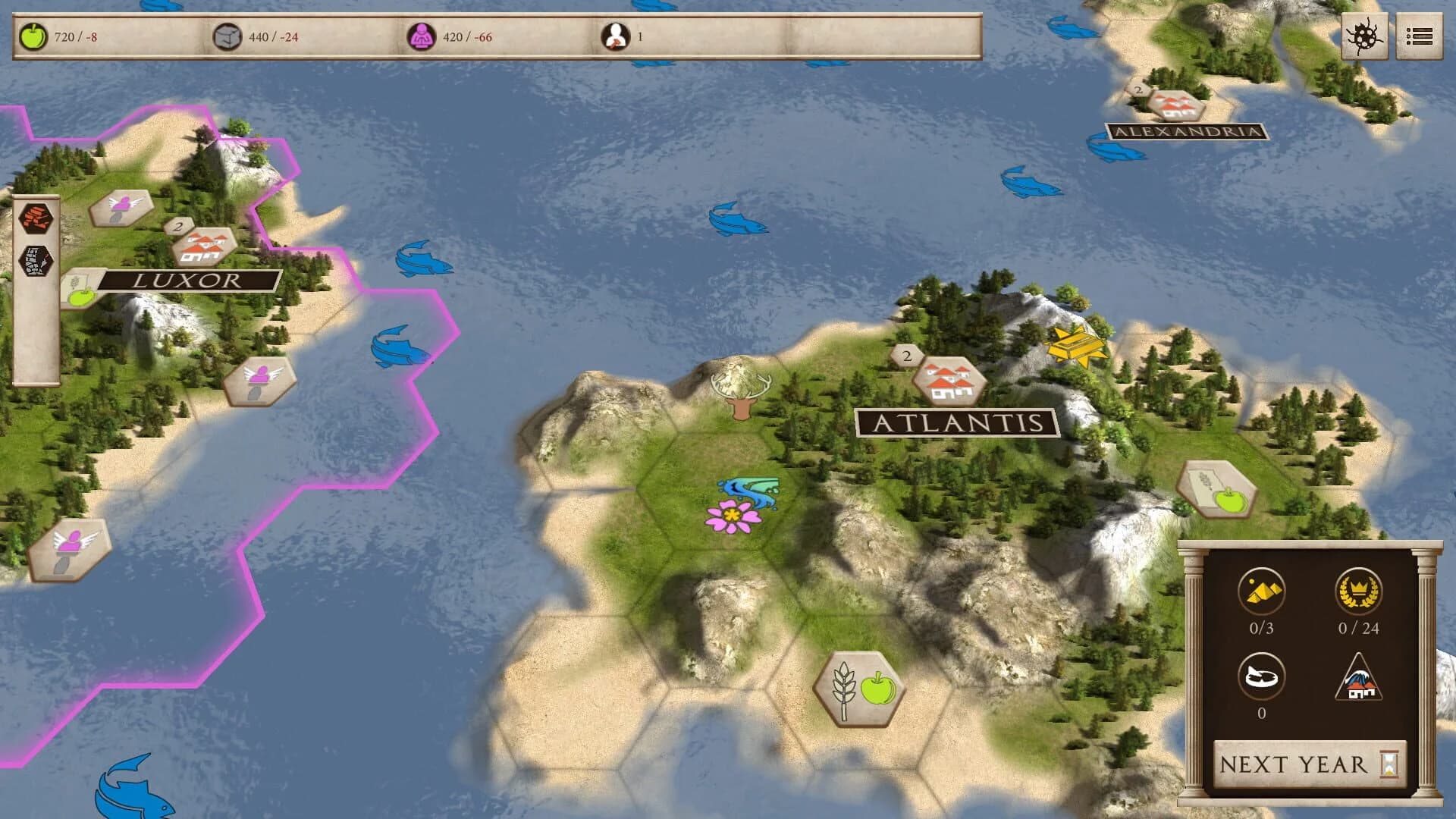Click the stone resource icon showing 440
This screenshot has width=1456, height=819.
[x=229, y=34]
